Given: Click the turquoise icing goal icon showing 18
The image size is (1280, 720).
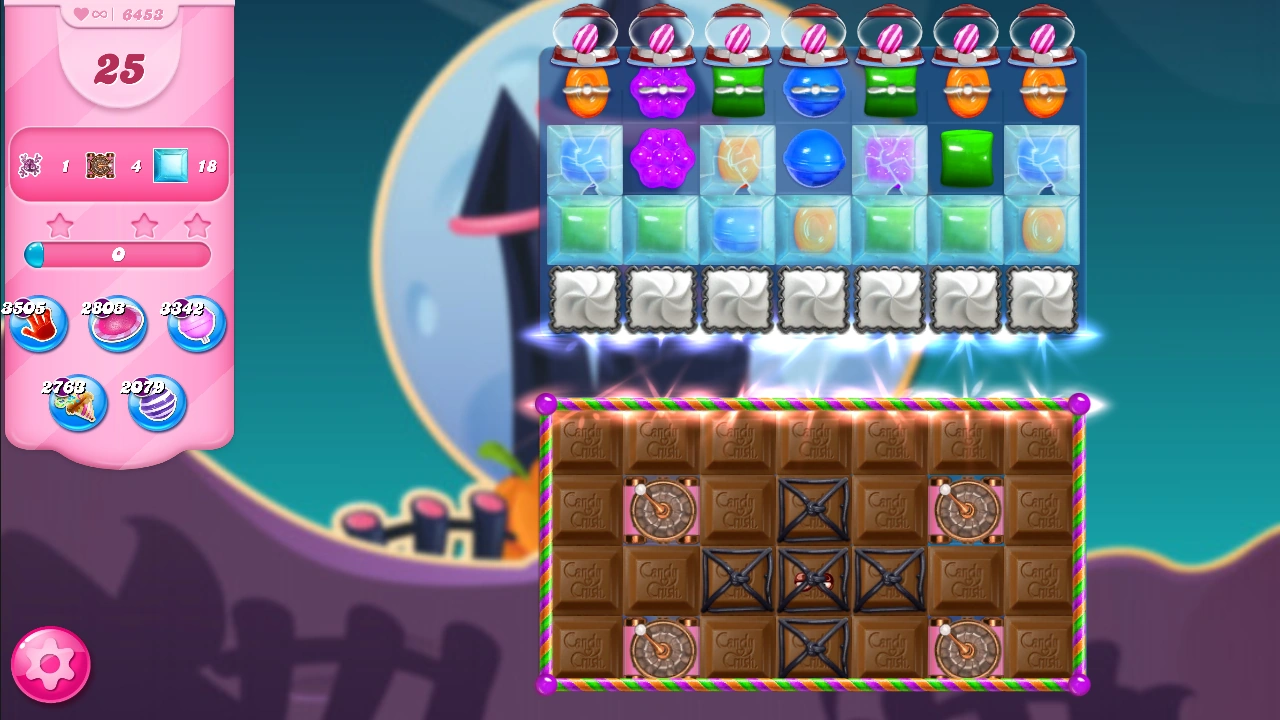Looking at the screenshot, I should [170, 165].
